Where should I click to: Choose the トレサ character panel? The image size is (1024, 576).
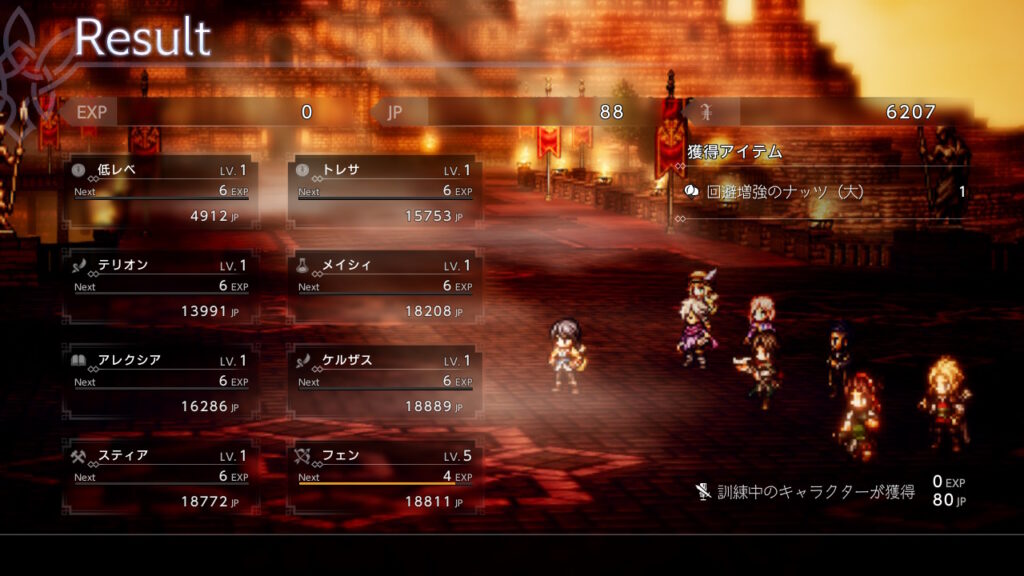[385, 192]
